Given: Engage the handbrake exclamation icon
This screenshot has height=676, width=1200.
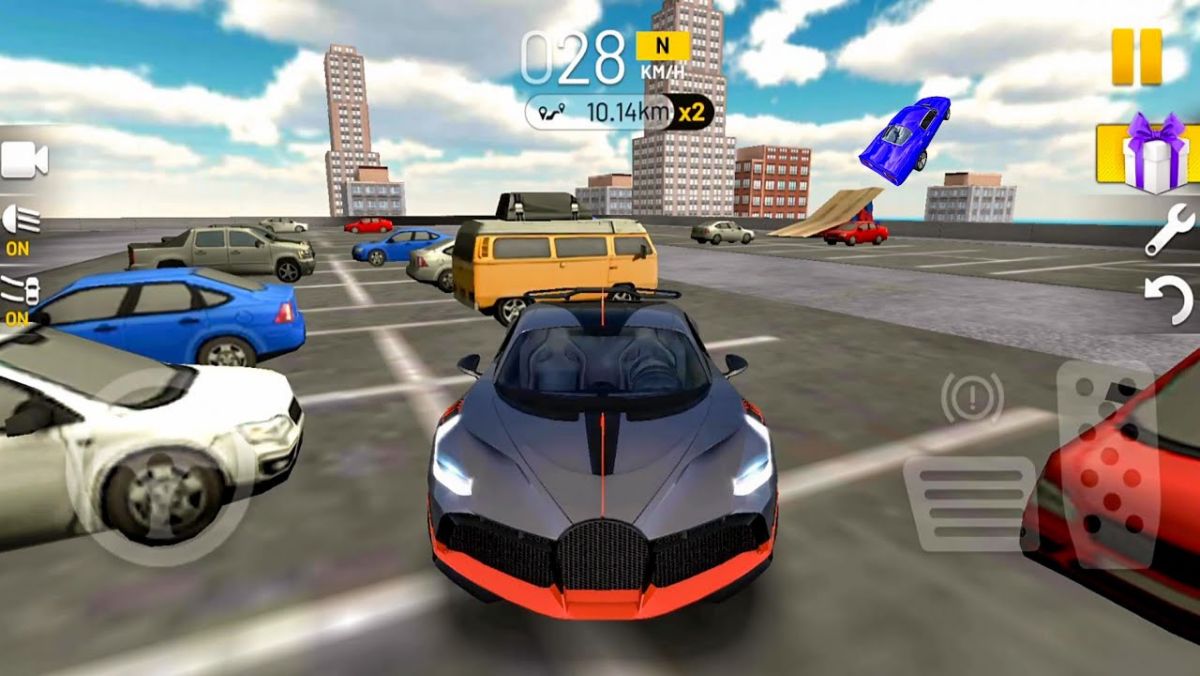Looking at the screenshot, I should point(972,398).
